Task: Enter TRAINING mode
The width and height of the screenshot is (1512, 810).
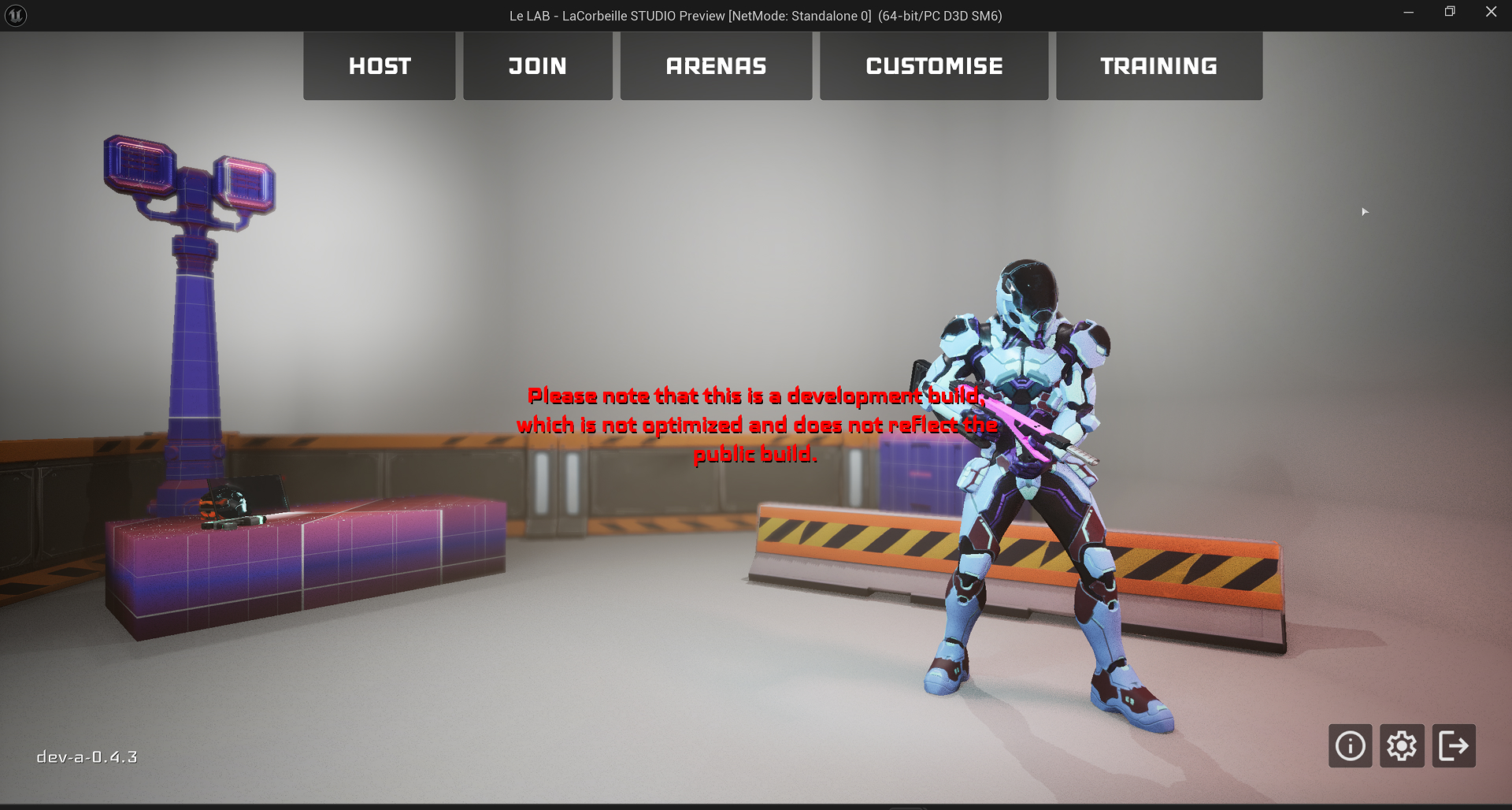Action: coord(1158,66)
